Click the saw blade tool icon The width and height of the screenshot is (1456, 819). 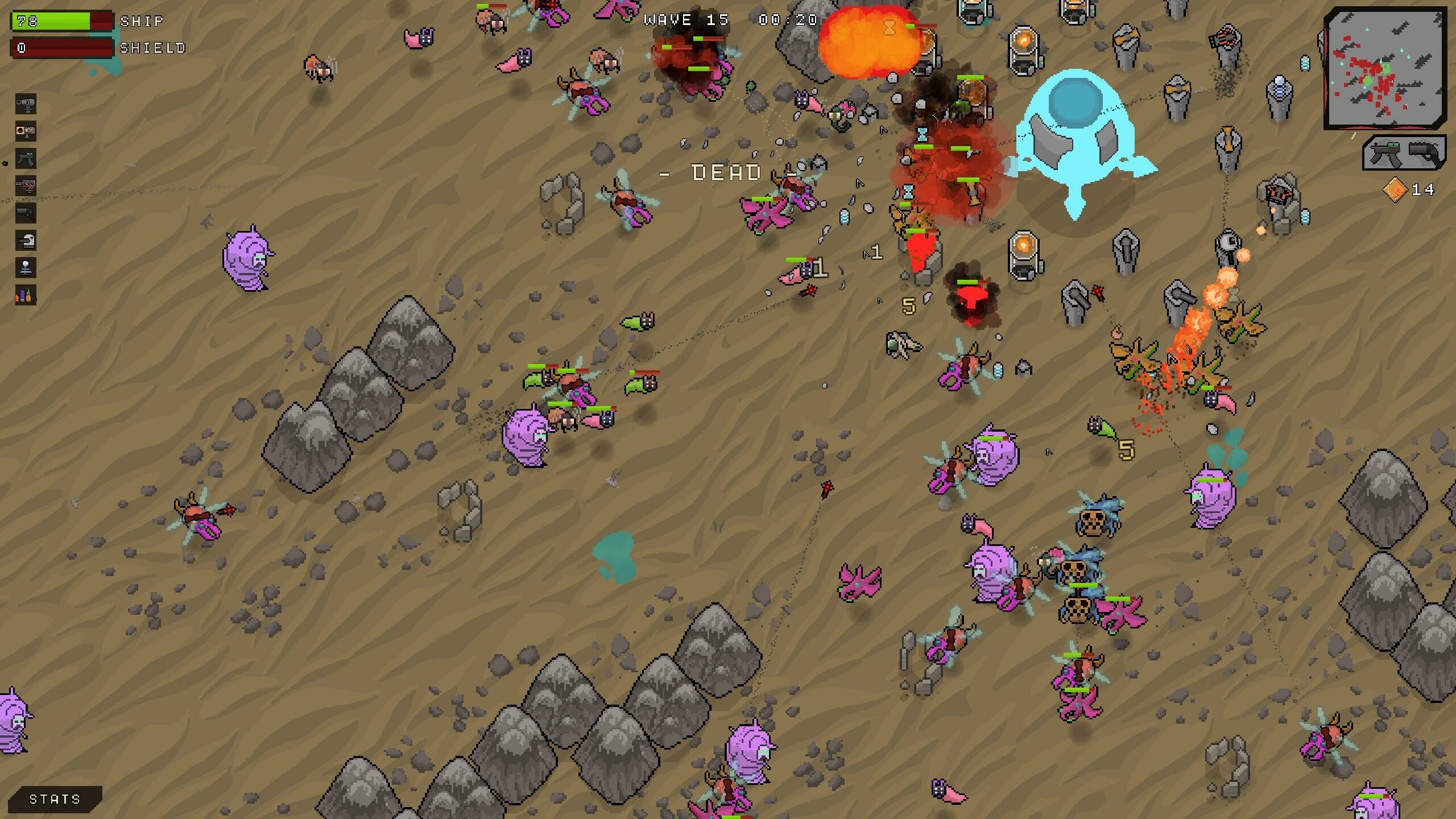25,239
